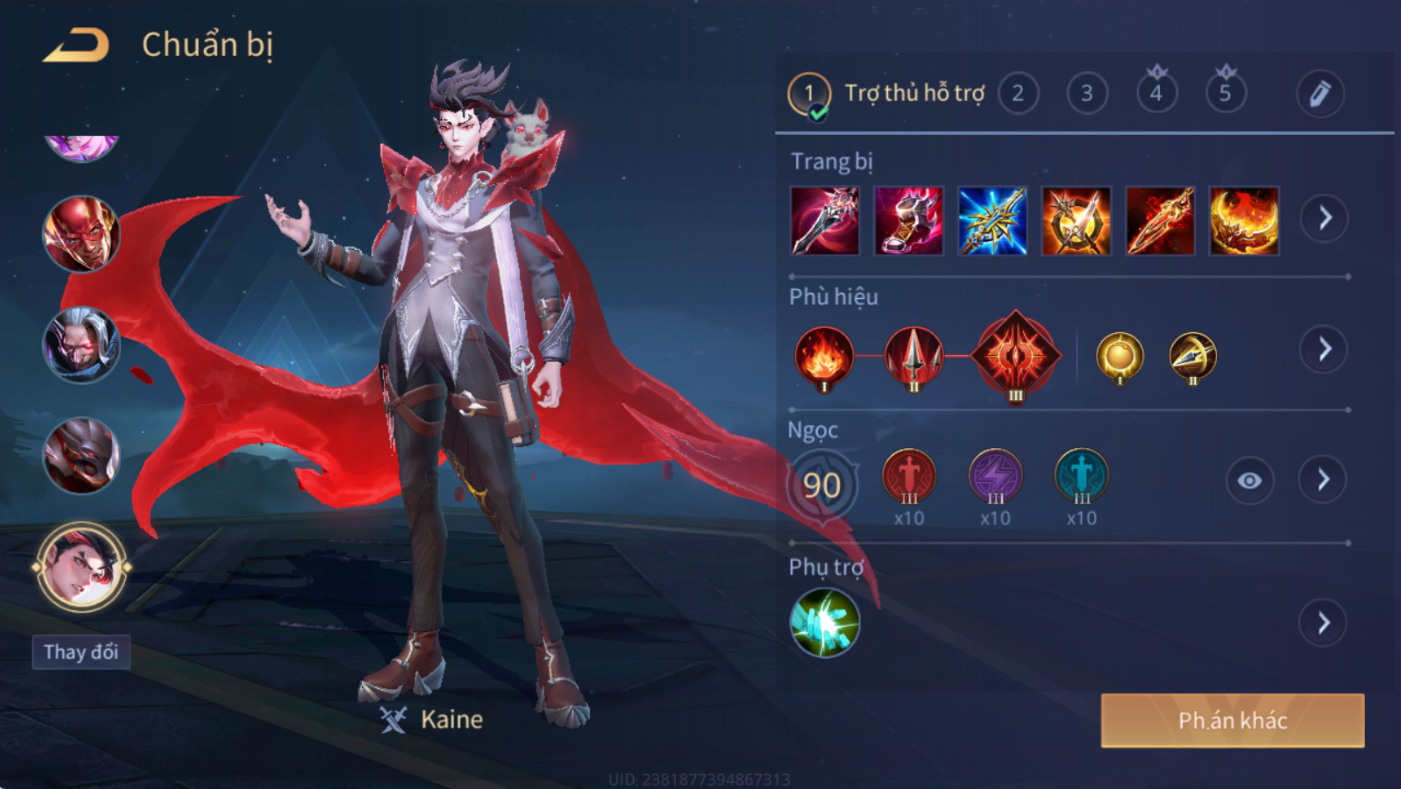Choose the golden orb badge rune
1401x789 pixels.
(x=1120, y=355)
